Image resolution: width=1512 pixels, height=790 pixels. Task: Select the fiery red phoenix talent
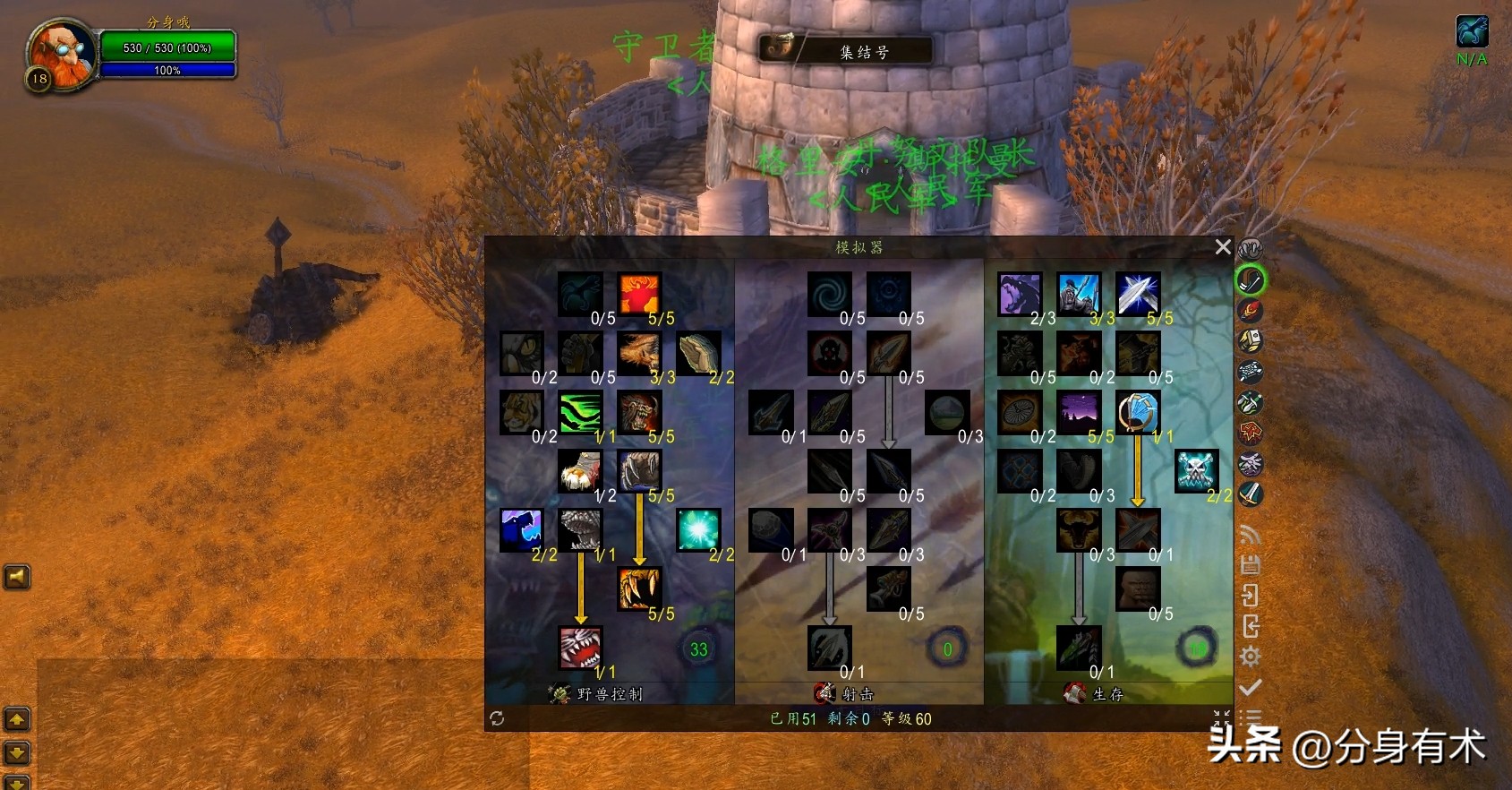639,295
